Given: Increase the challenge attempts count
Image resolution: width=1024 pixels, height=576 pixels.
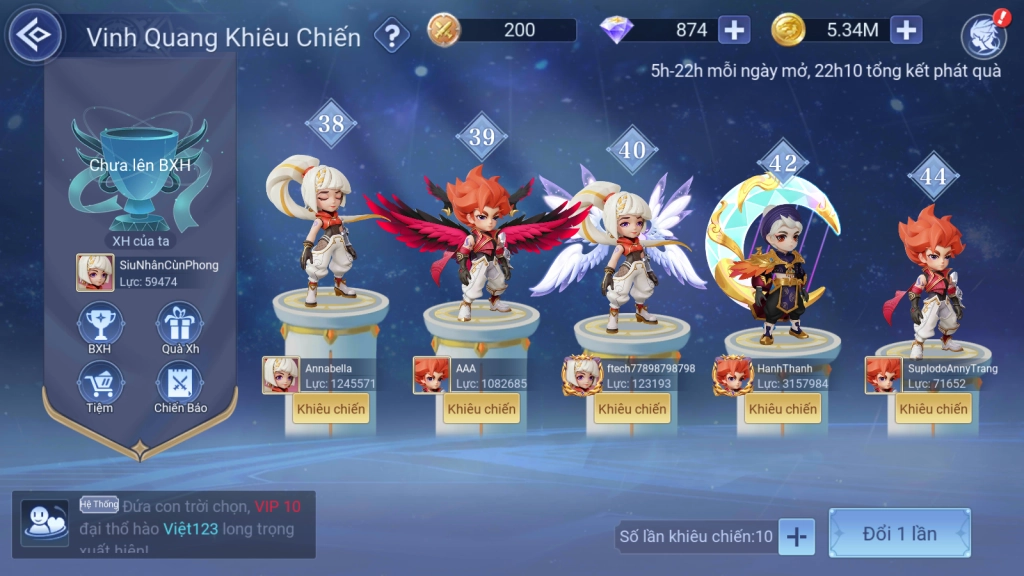Looking at the screenshot, I should tap(796, 537).
